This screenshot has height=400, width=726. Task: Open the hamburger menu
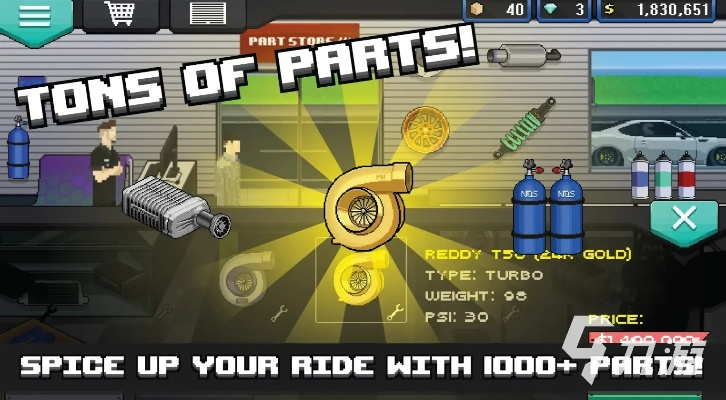tap(34, 17)
